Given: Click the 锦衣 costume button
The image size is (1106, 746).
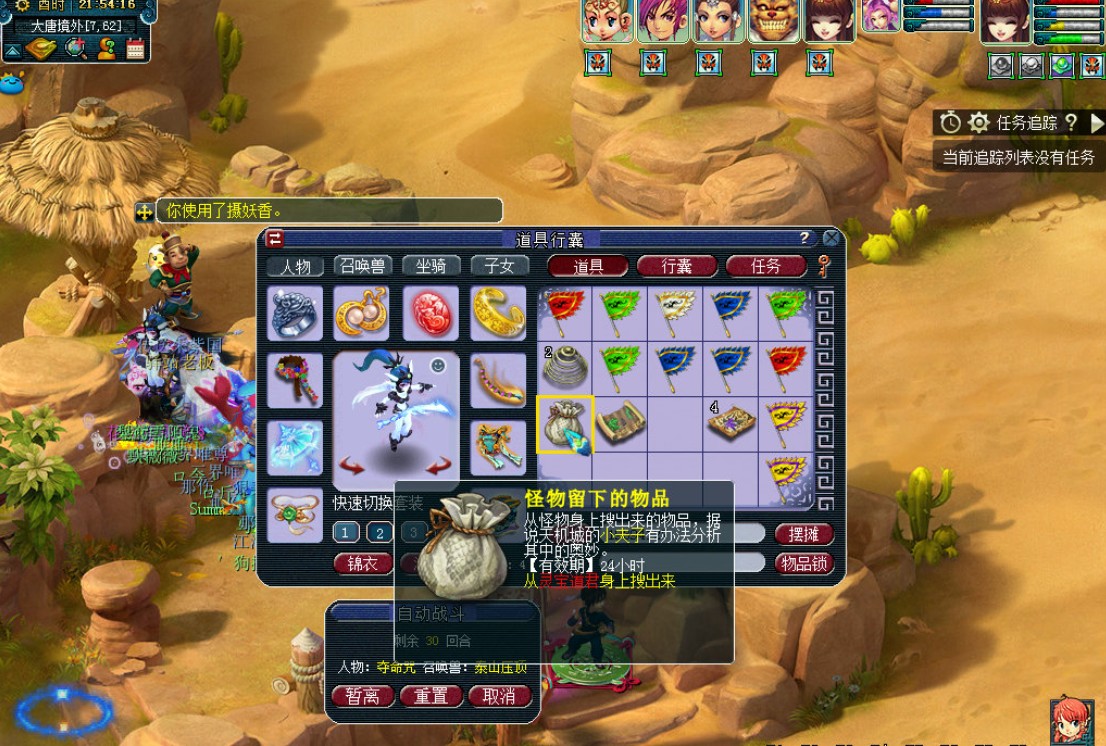Looking at the screenshot, I should tap(362, 564).
